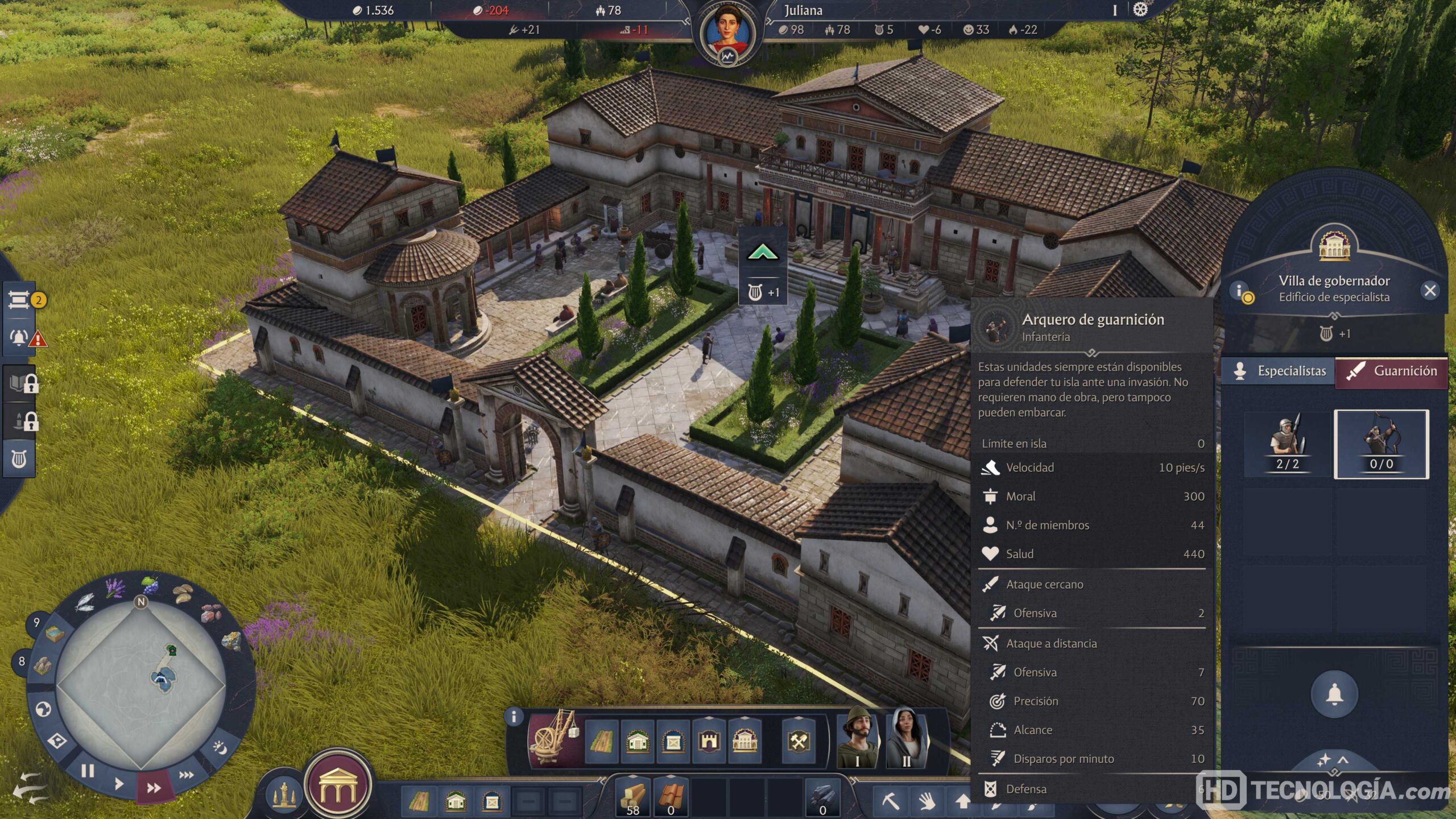Switch to the Especialistas tab
Viewport: 1456px width, 819px height.
point(1279,371)
